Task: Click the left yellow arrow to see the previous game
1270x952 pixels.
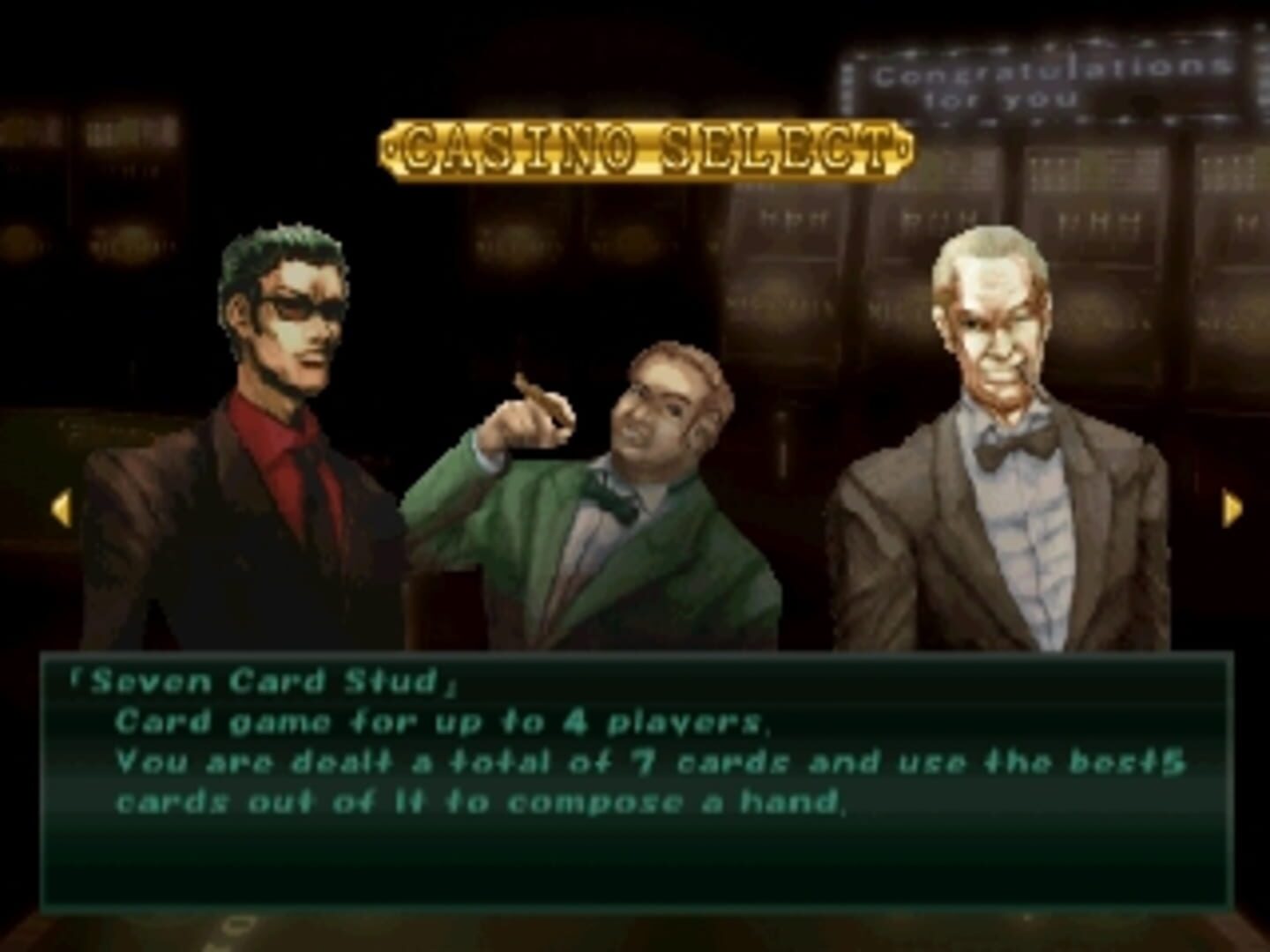Action: [61, 509]
